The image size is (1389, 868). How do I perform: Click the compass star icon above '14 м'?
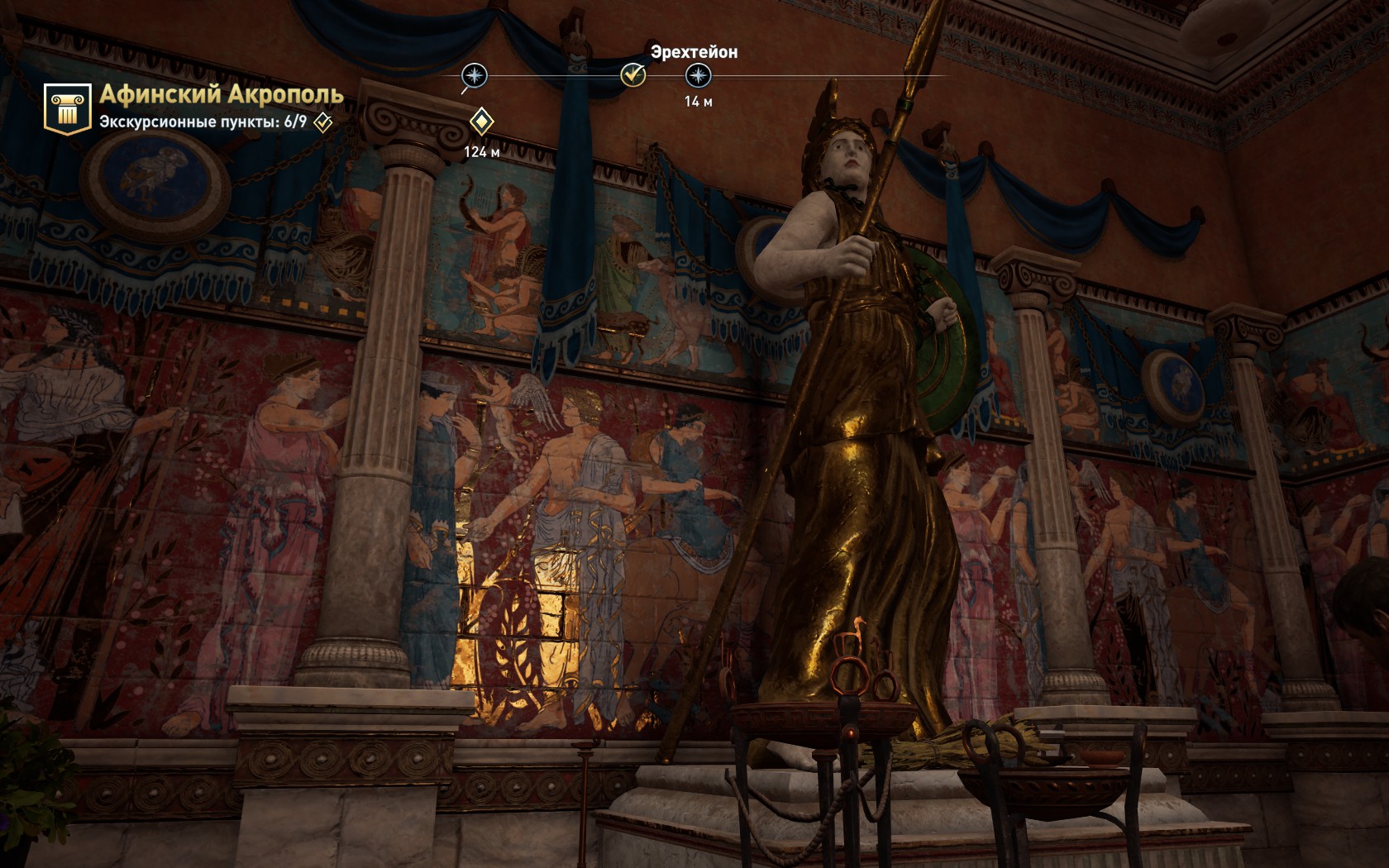coord(699,77)
